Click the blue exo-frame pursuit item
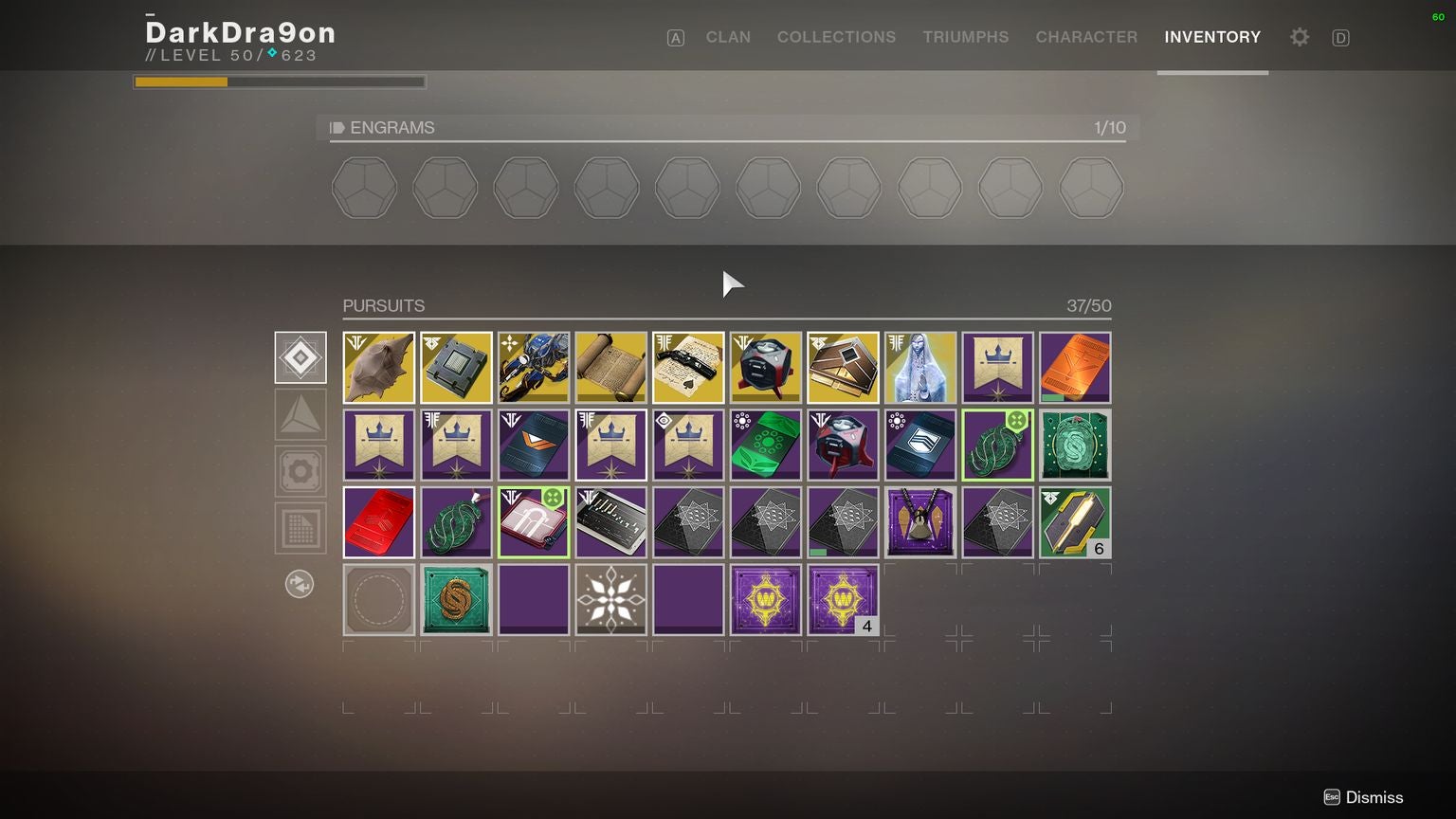 (x=534, y=367)
